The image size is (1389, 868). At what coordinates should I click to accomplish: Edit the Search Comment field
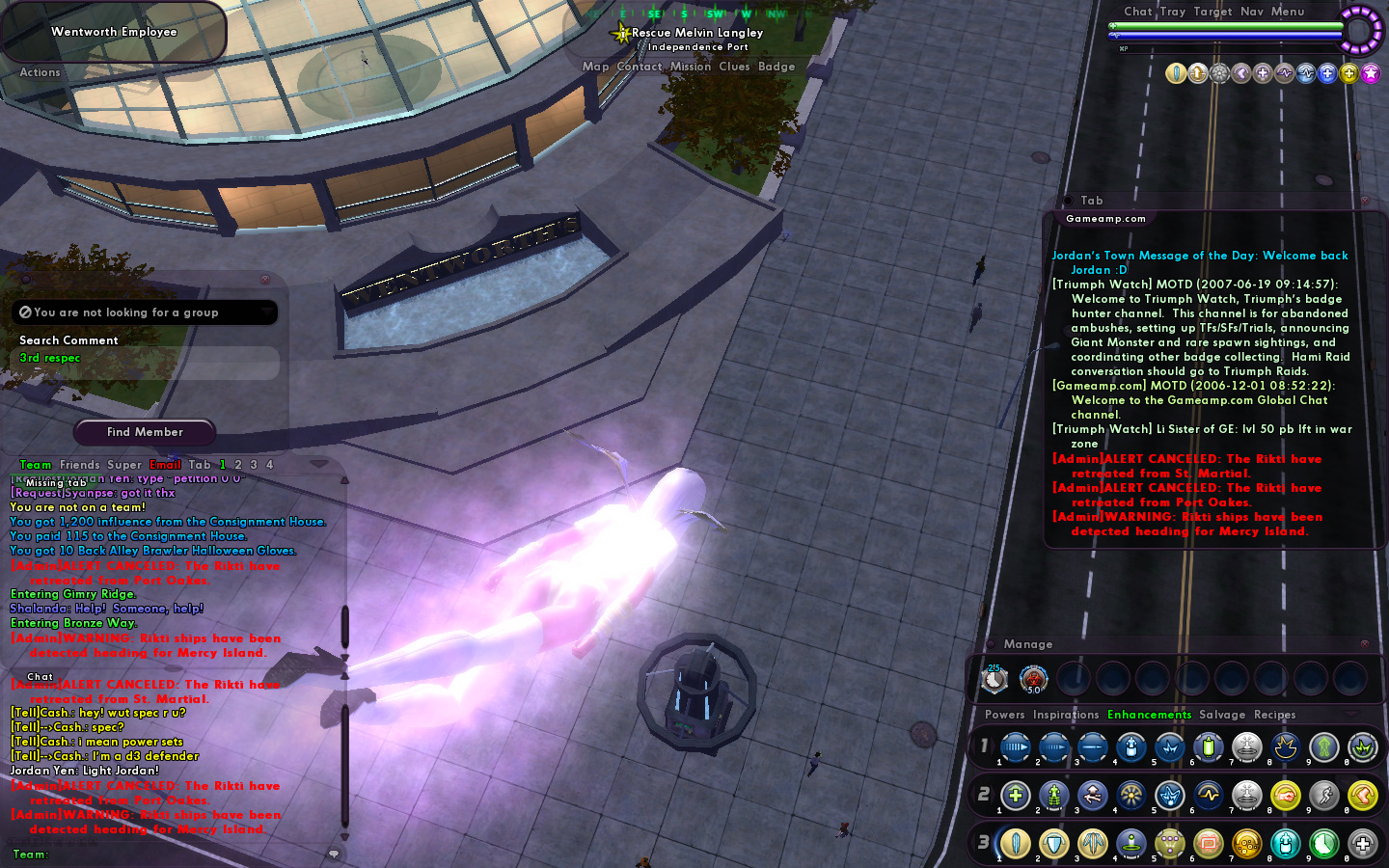145,359
